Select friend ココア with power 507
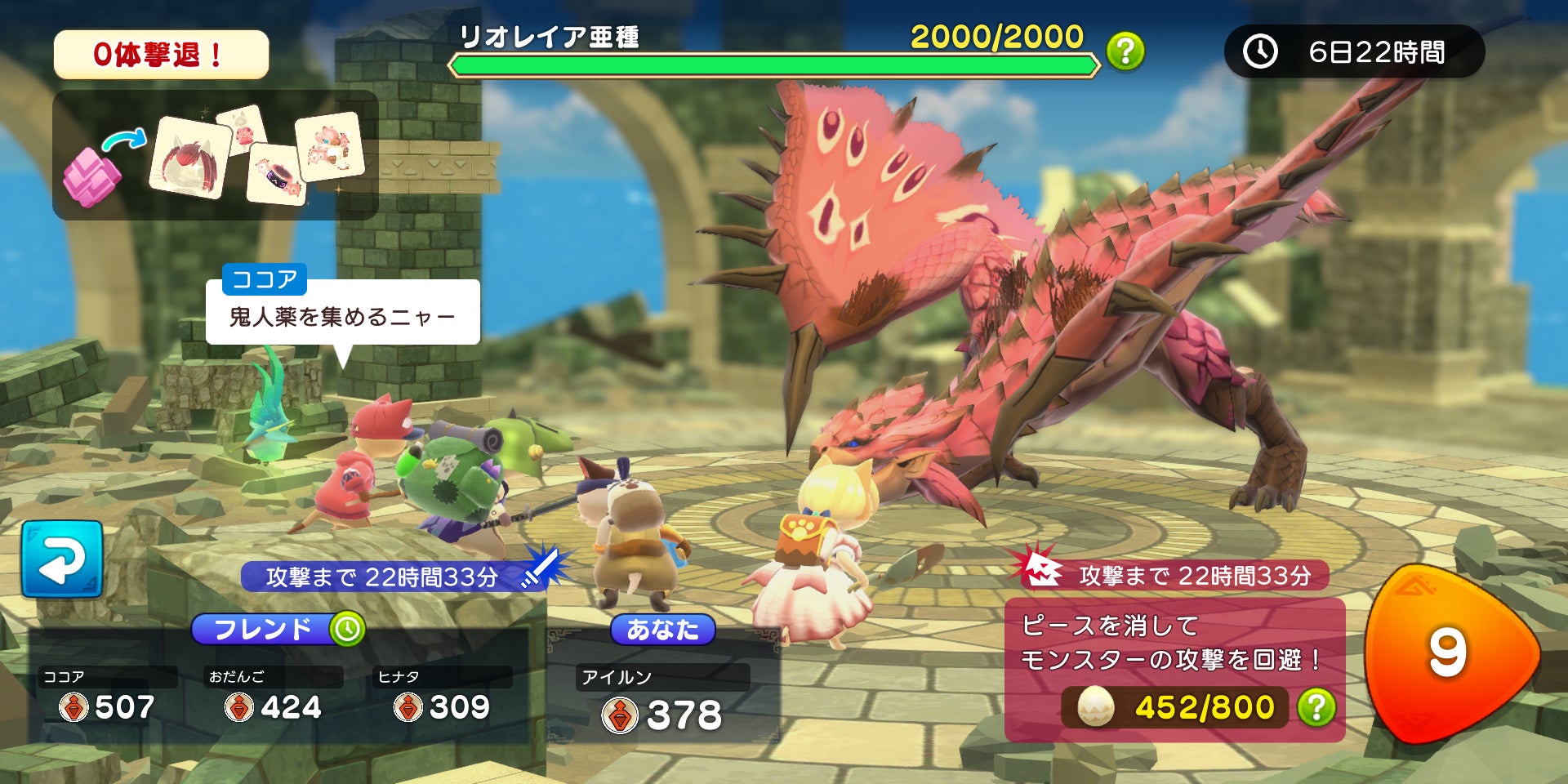Screen dimensions: 1568x784 108,696
